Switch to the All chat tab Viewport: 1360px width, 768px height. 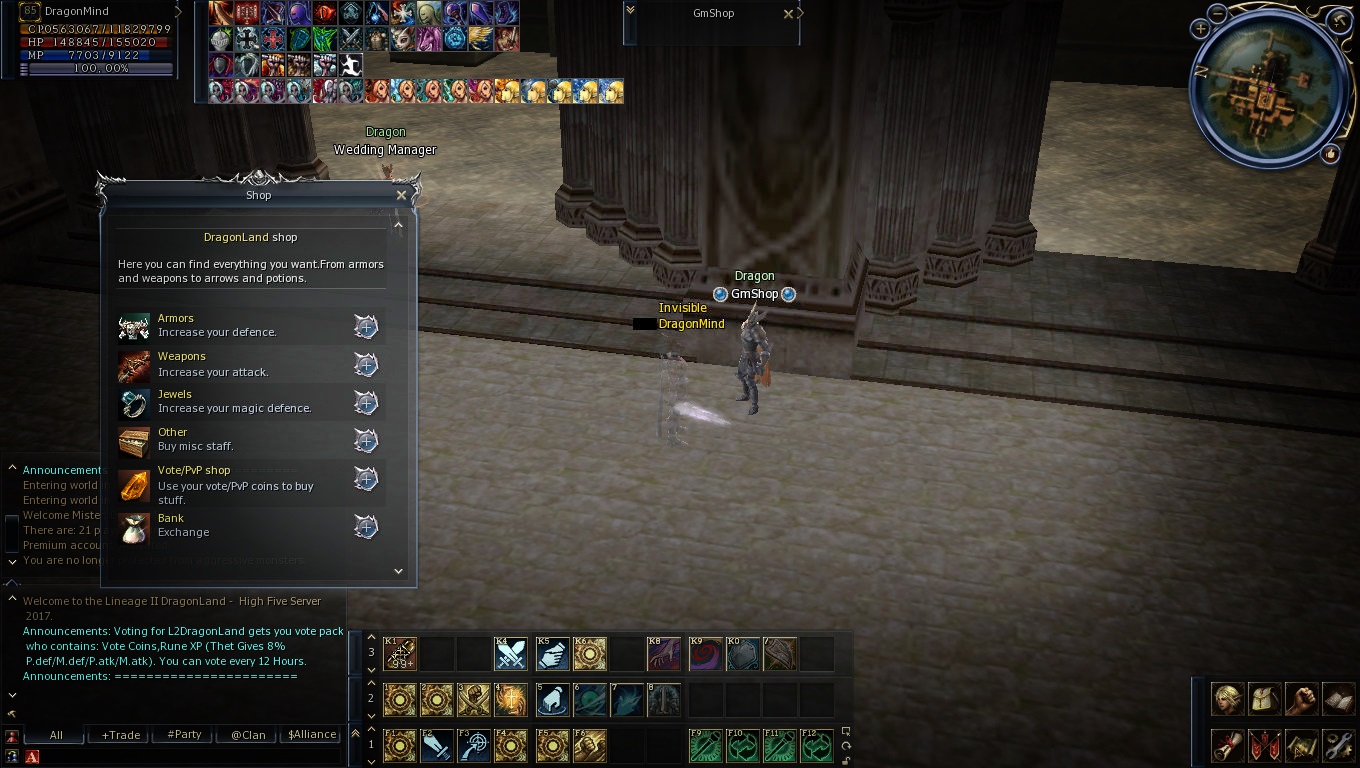pyautogui.click(x=56, y=735)
